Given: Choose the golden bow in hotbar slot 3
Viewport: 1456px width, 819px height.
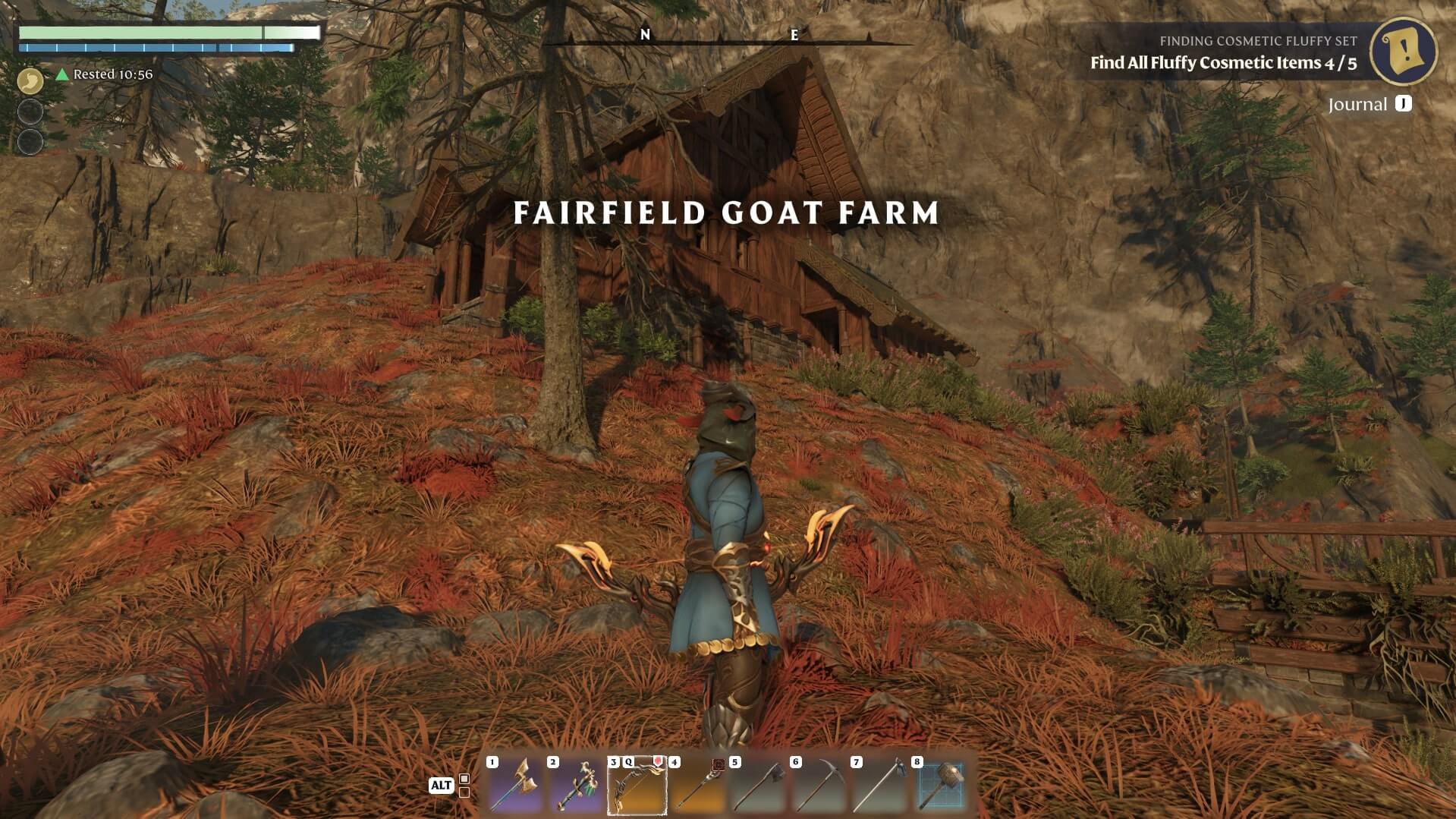Looking at the screenshot, I should click(637, 785).
